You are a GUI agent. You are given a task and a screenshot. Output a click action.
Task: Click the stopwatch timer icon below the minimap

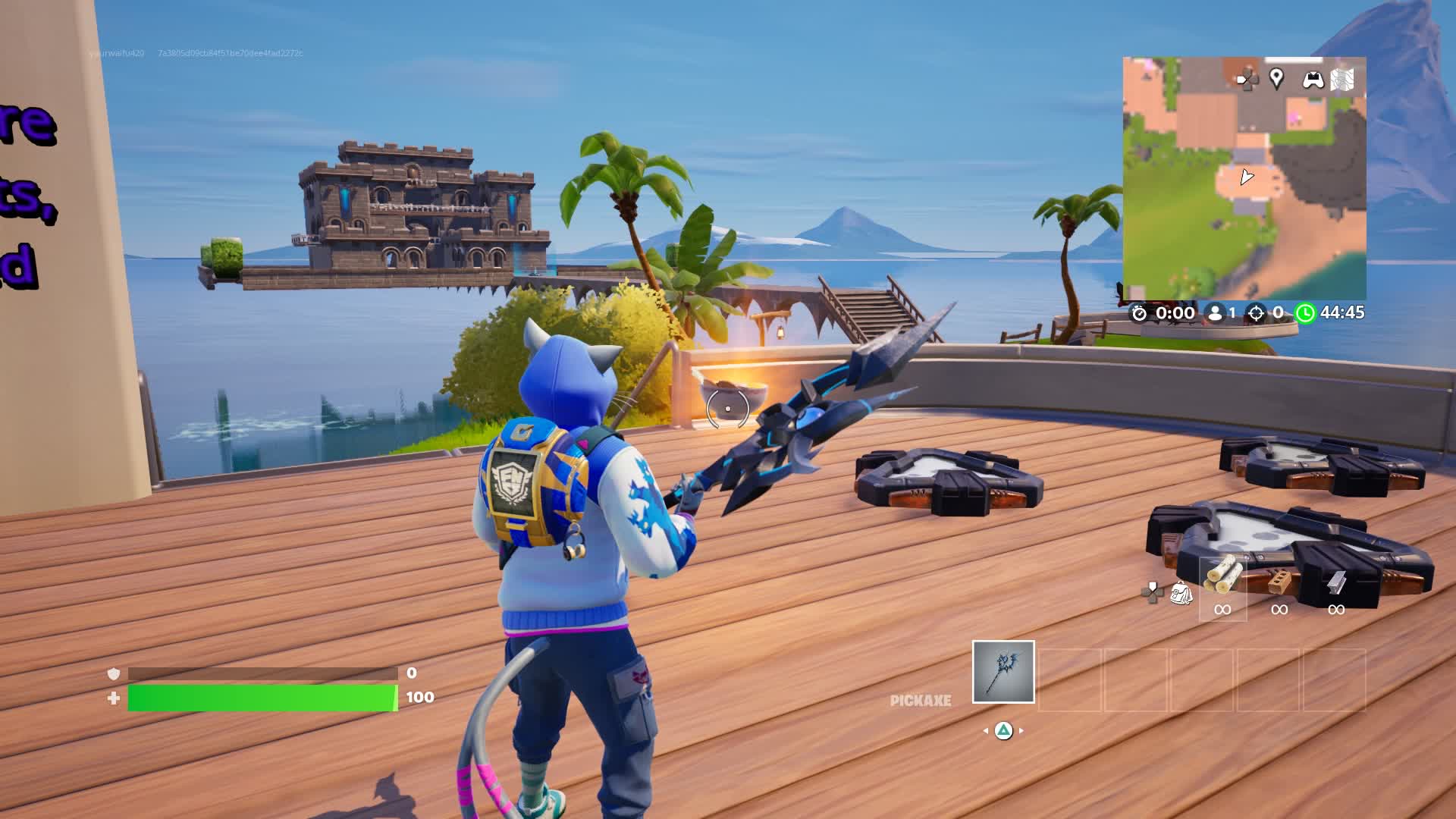pos(1140,312)
